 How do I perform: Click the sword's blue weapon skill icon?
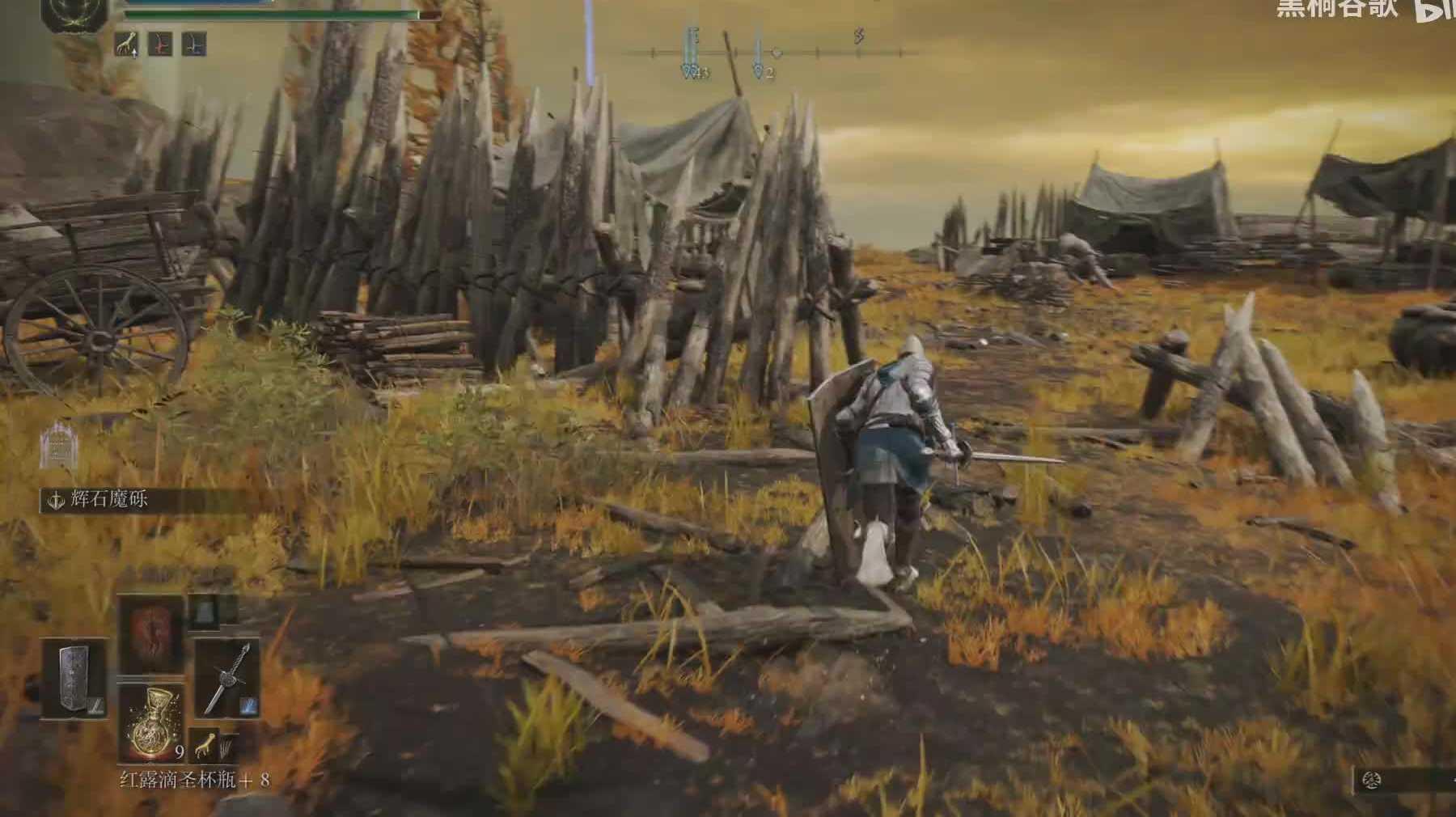[248, 706]
